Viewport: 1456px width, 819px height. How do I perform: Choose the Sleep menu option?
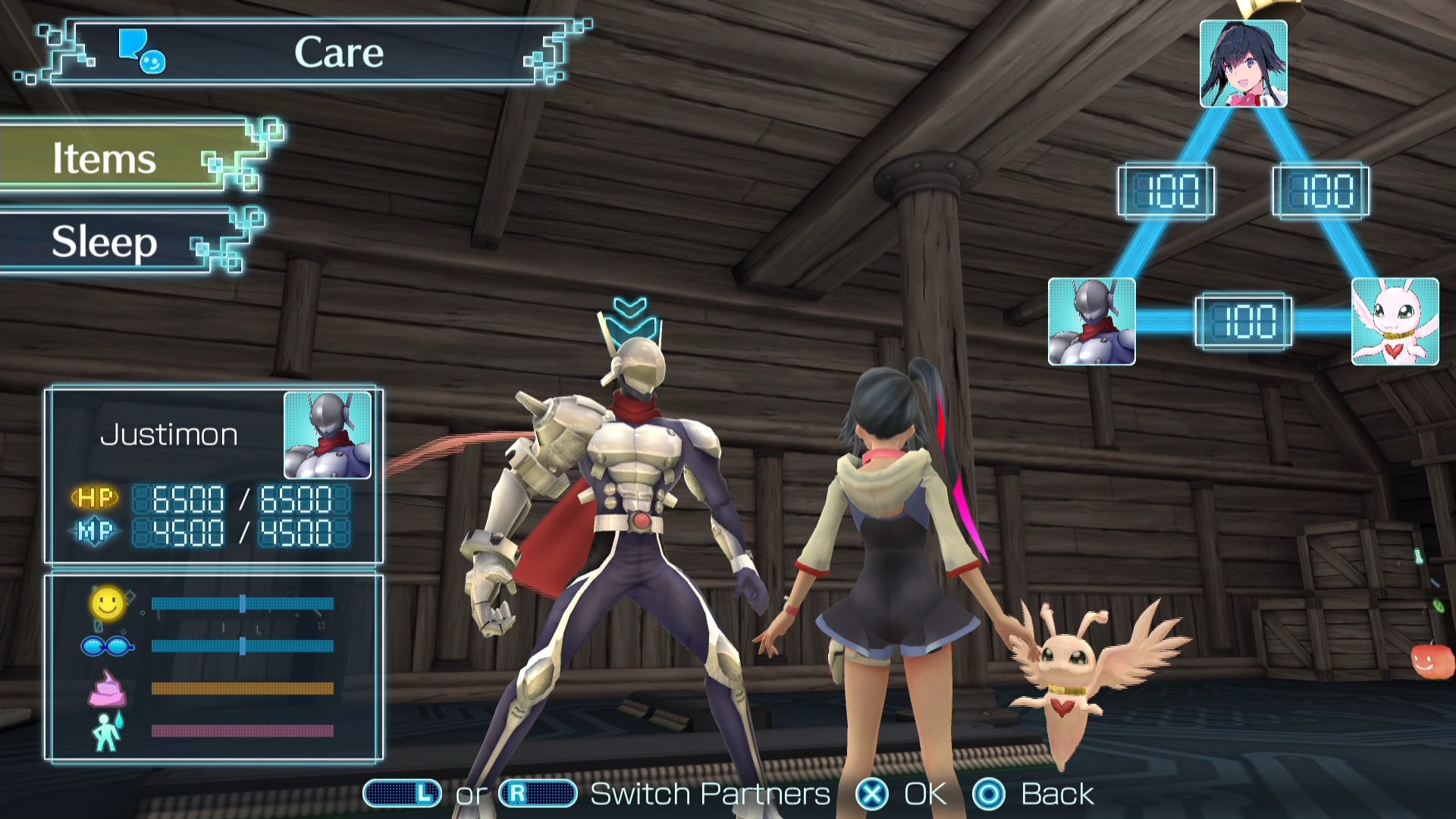coord(114,243)
